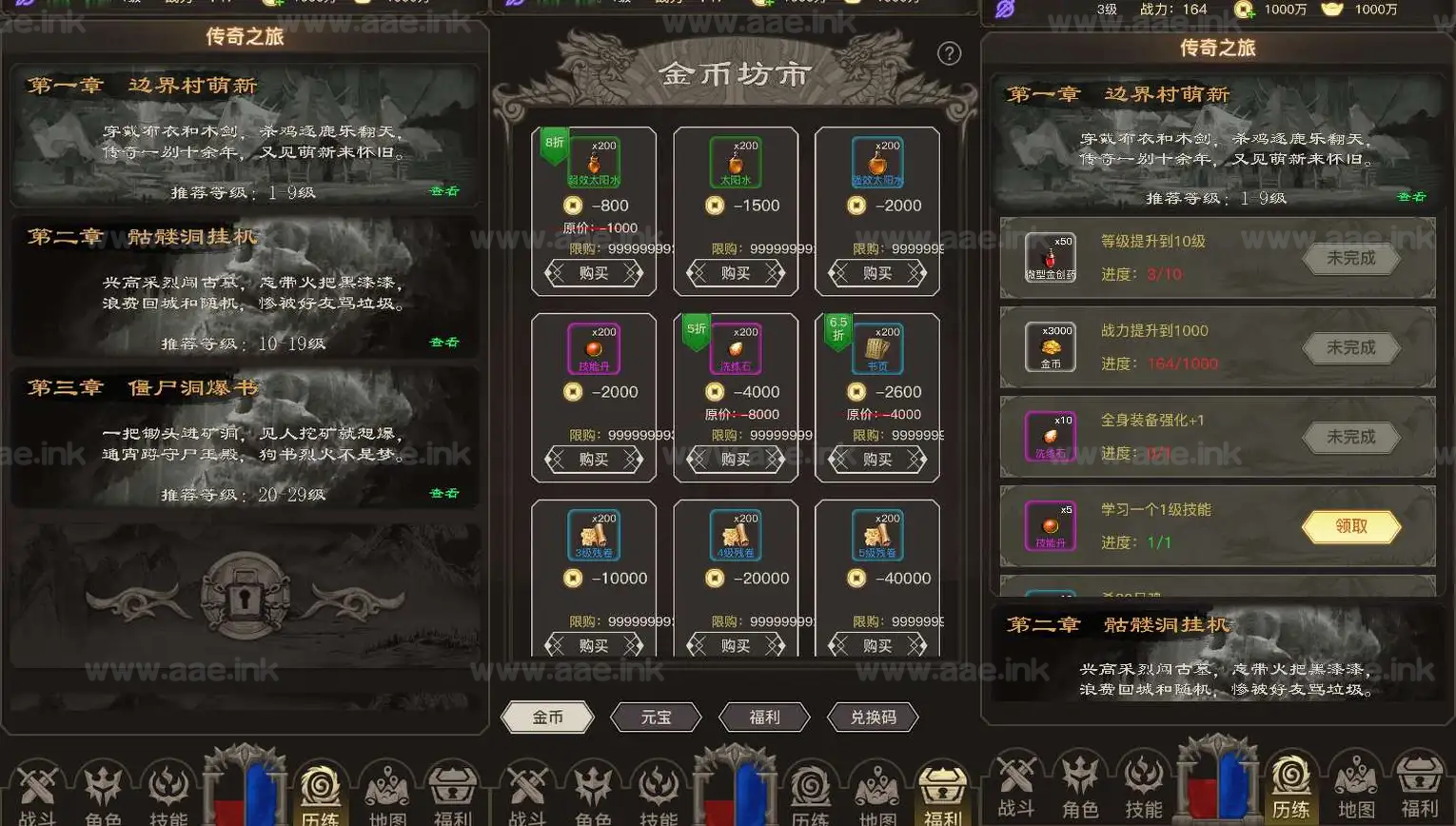This screenshot has width=1456, height=826.
Task: Click the 太阳水 potion item icon
Action: click(x=734, y=160)
